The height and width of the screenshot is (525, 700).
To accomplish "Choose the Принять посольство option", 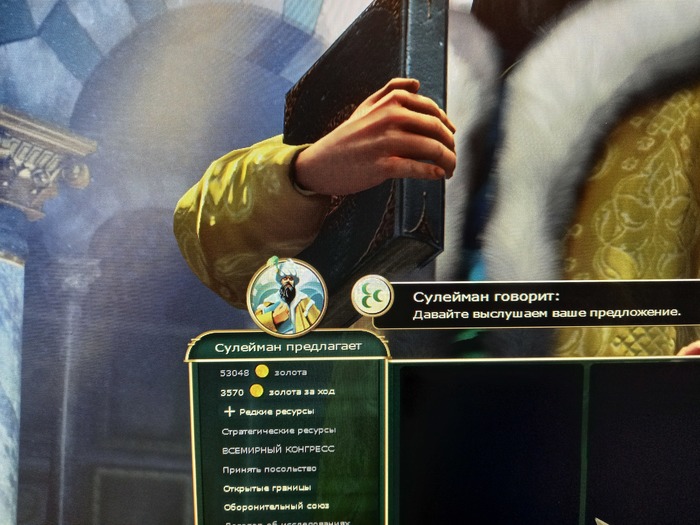I will point(270,468).
